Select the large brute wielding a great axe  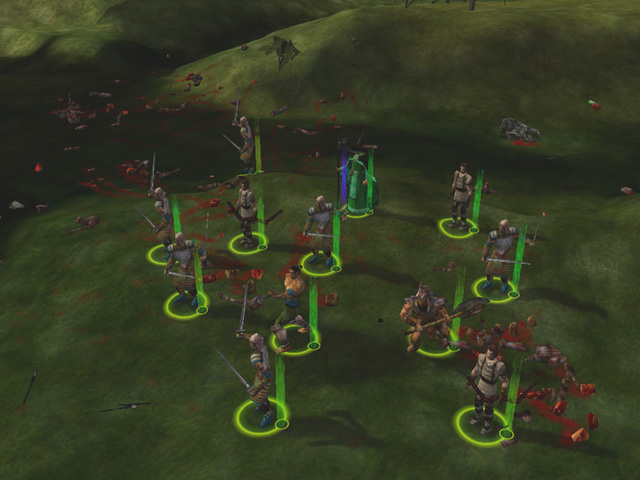pyautogui.click(x=428, y=318)
